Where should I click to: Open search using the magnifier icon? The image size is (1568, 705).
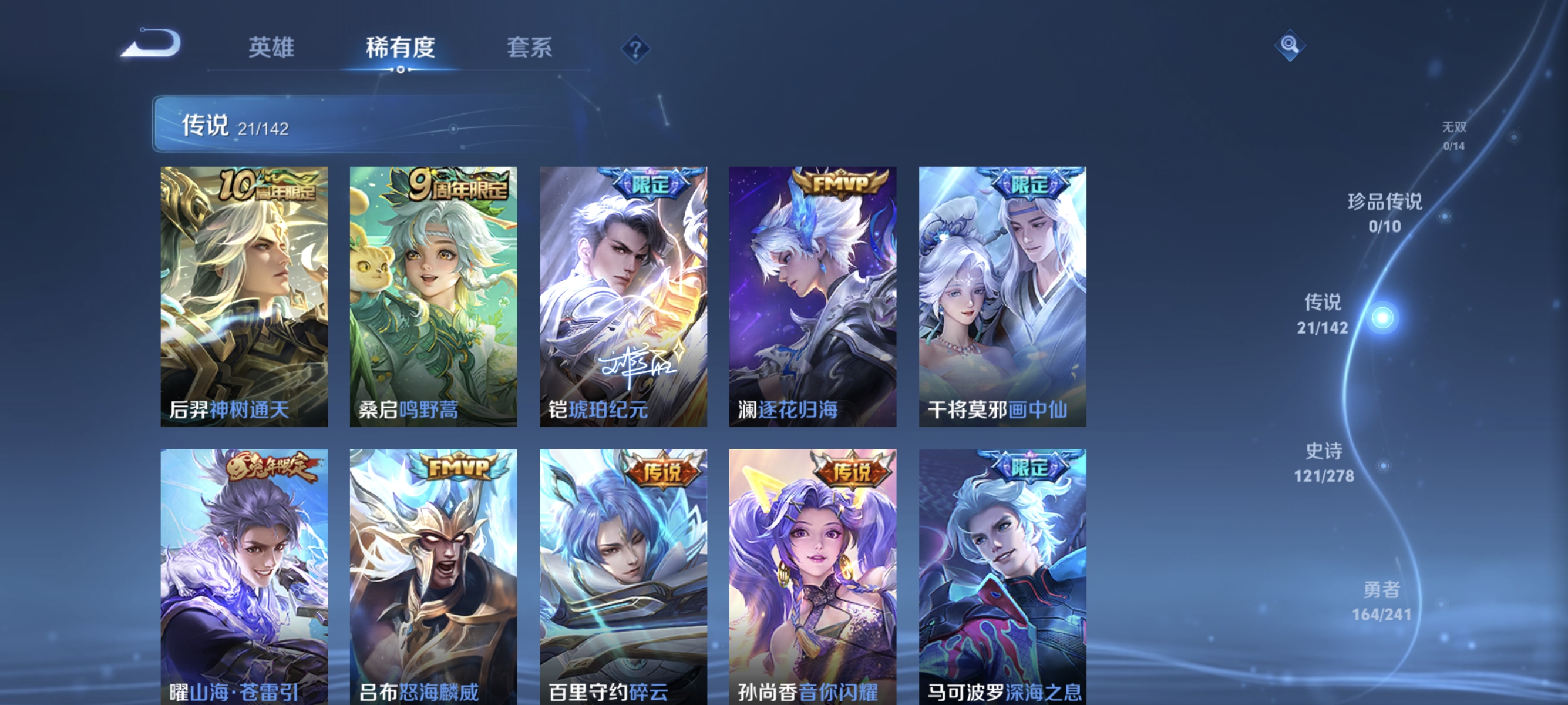click(1290, 46)
